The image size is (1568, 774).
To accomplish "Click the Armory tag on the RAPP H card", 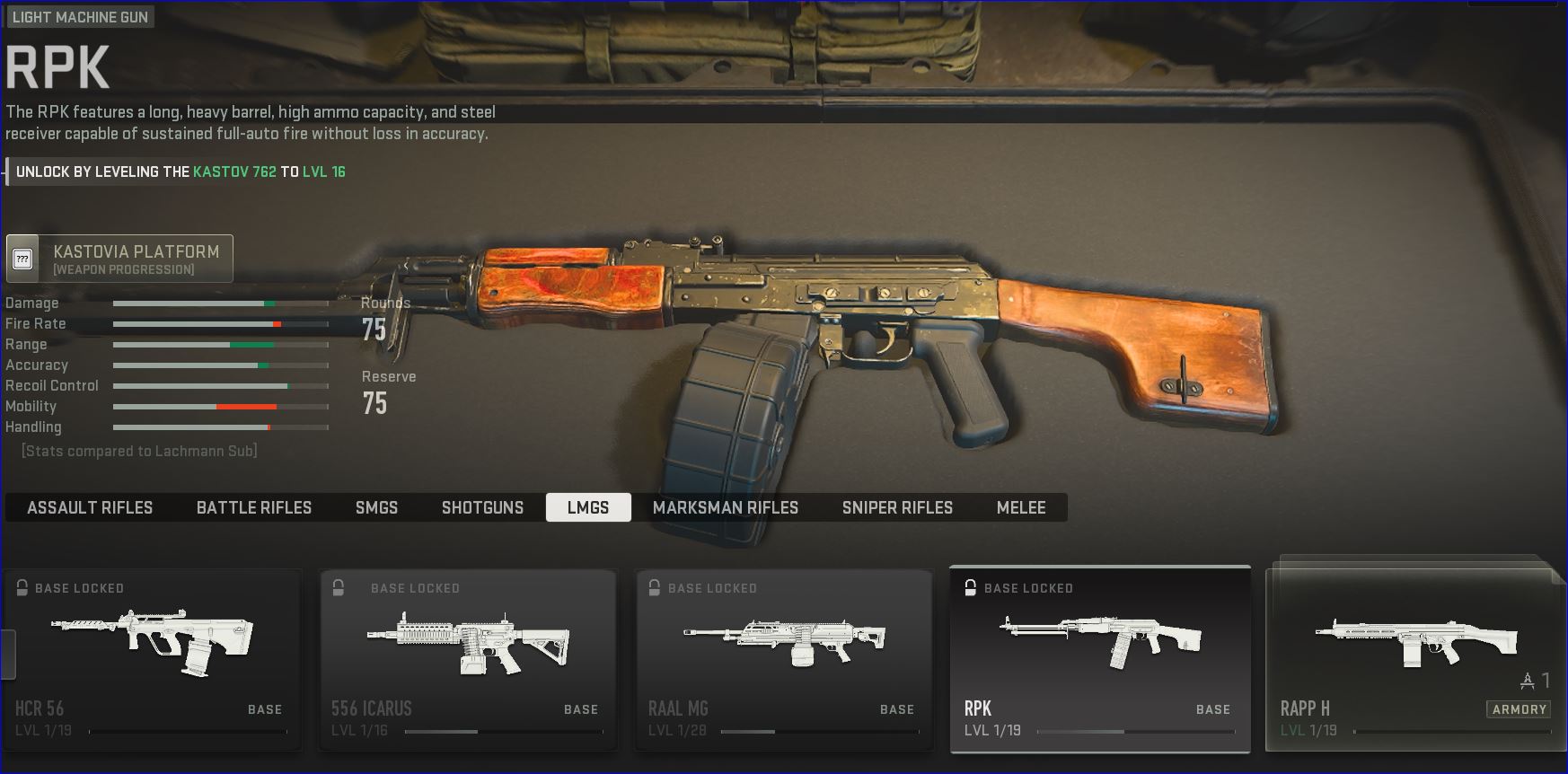I will 1520,708.
